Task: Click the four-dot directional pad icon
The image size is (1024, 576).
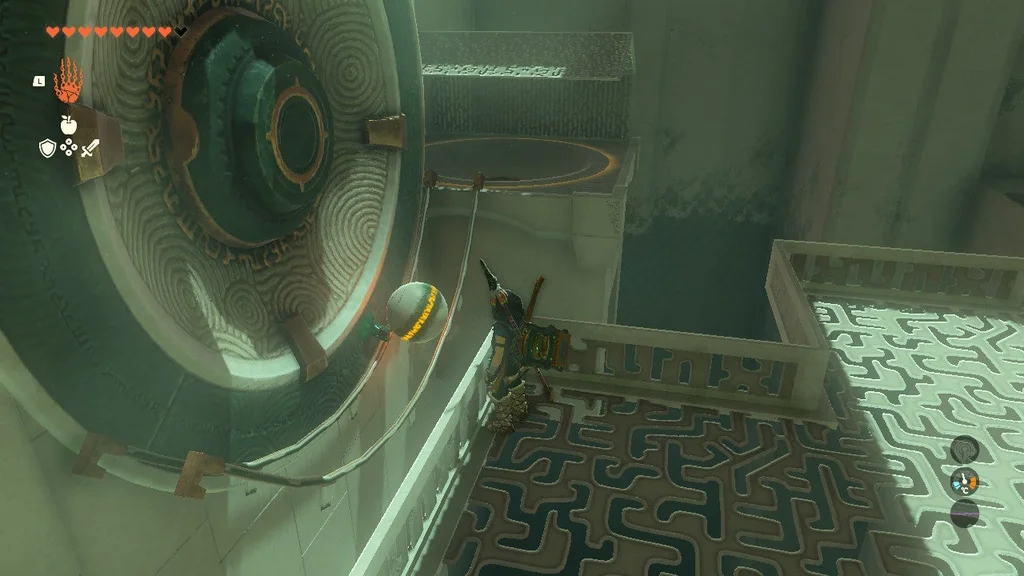Action: pyautogui.click(x=68, y=148)
